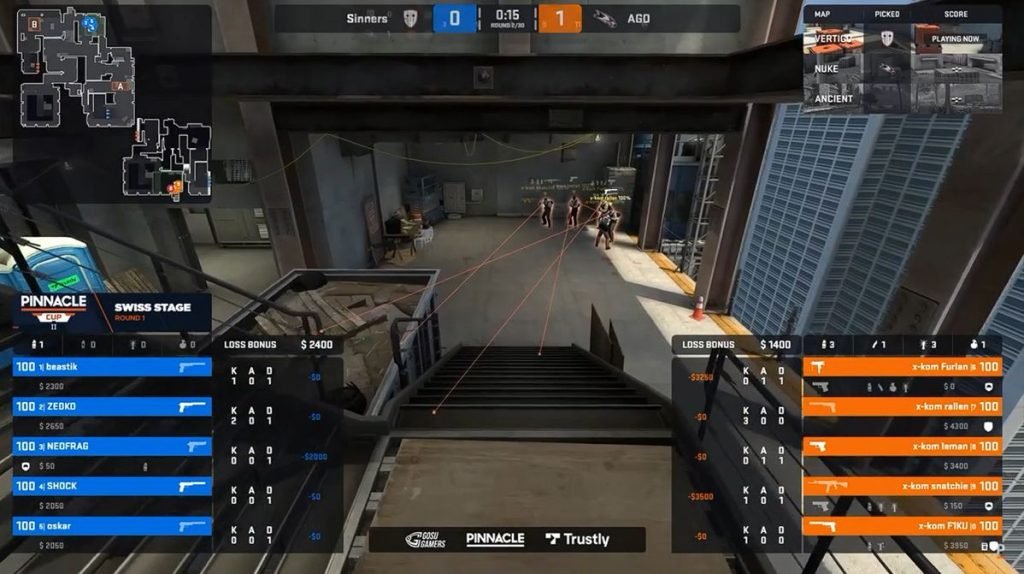Open the GosuGamers sponsor logo
1024x574 pixels.
tap(426, 539)
